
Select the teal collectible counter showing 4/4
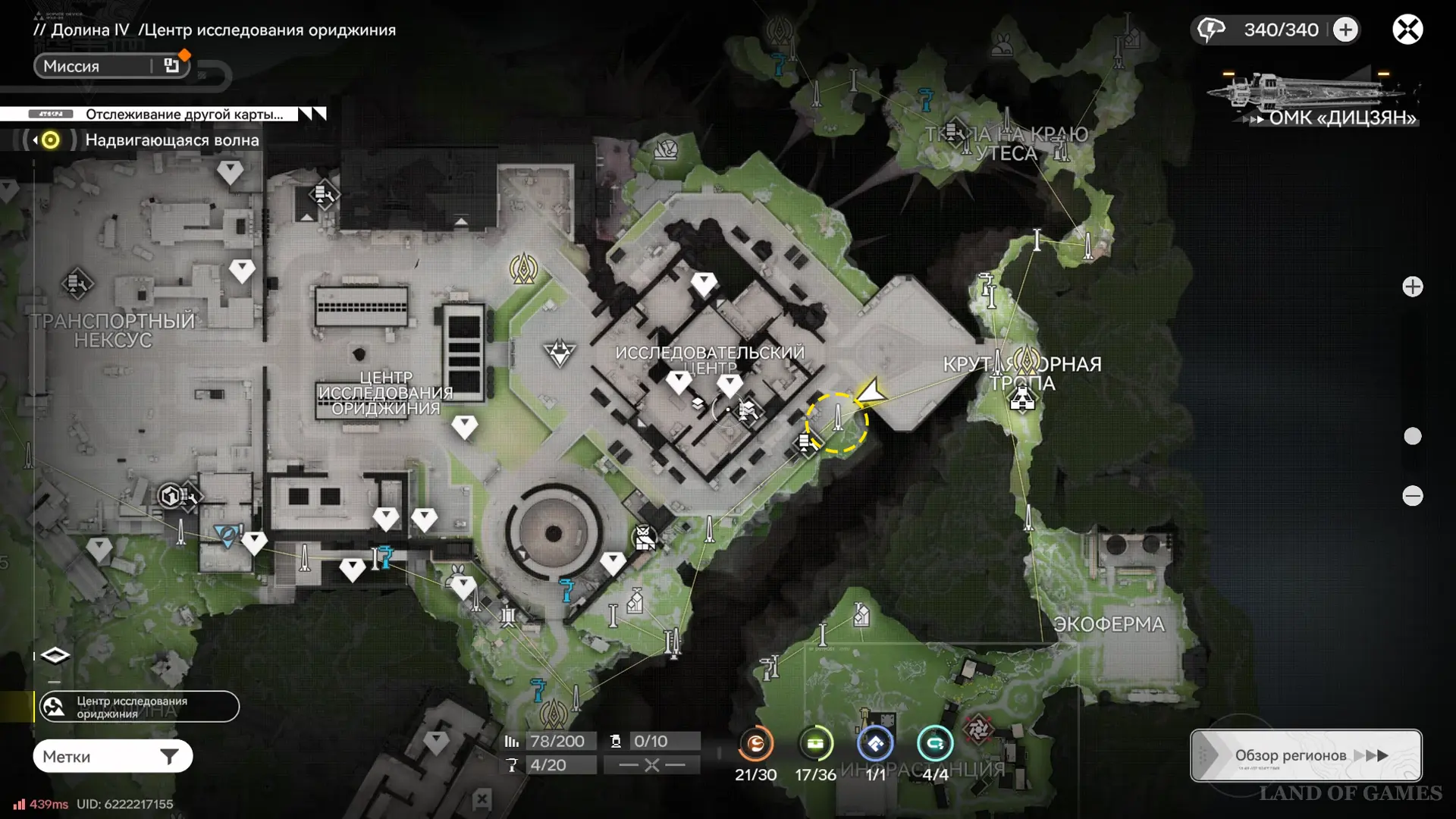click(934, 745)
